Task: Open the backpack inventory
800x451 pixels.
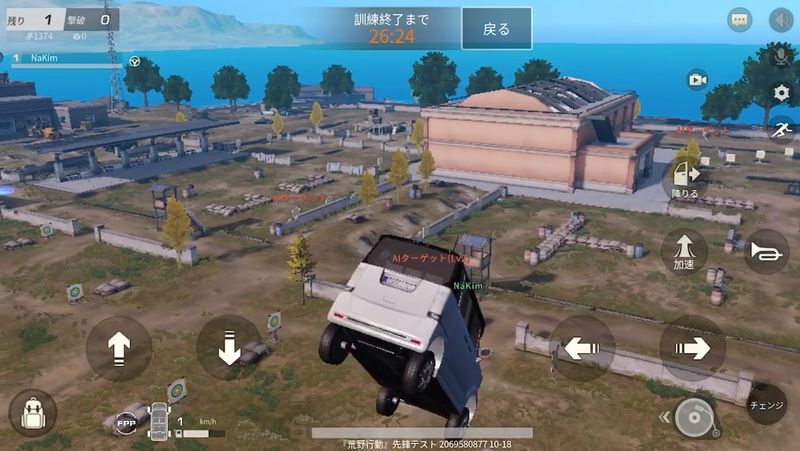Action: coord(32,413)
